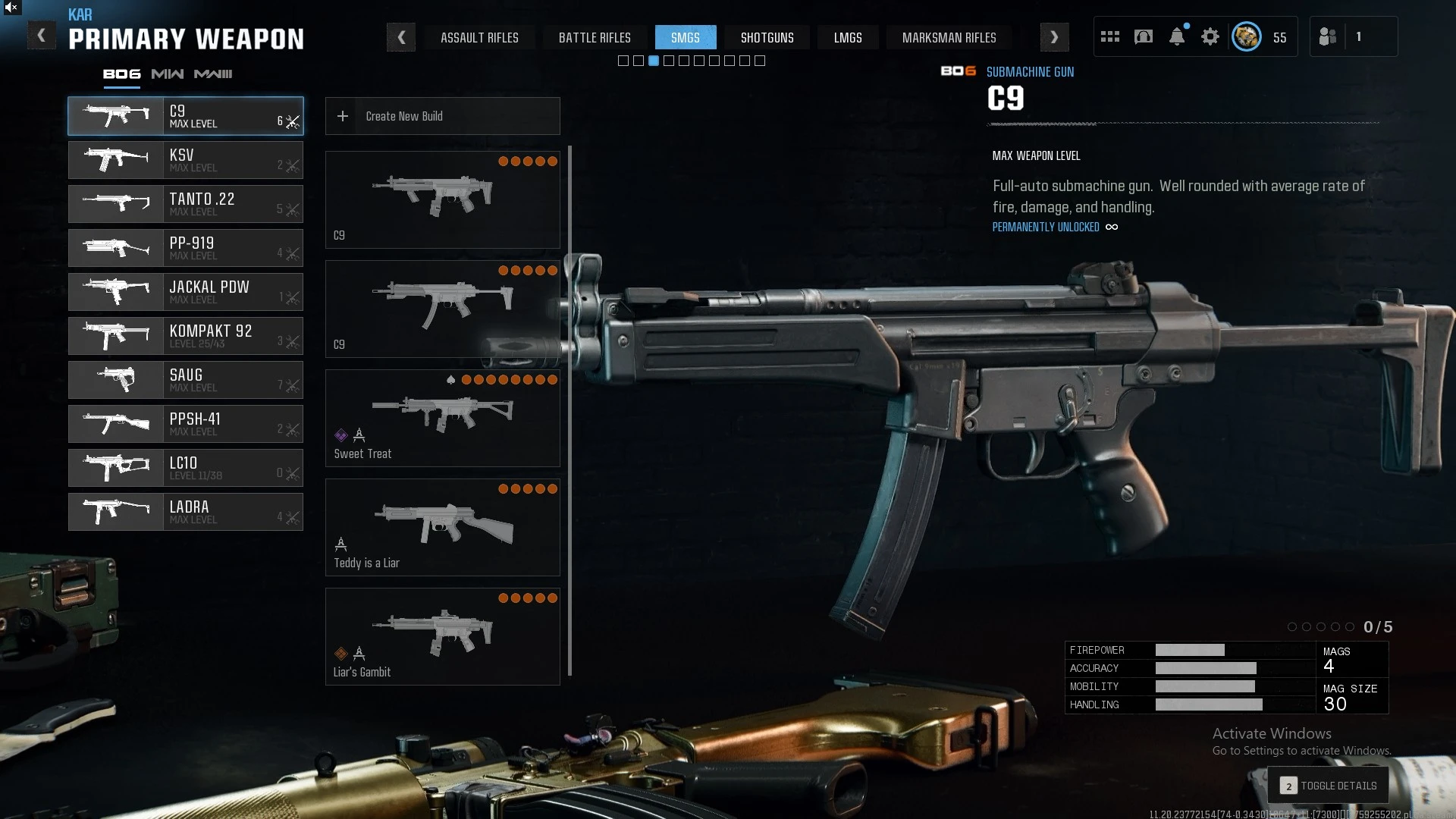Viewport: 1456px width, 819px height.
Task: Select the KSV submachine gun
Action: click(186, 160)
